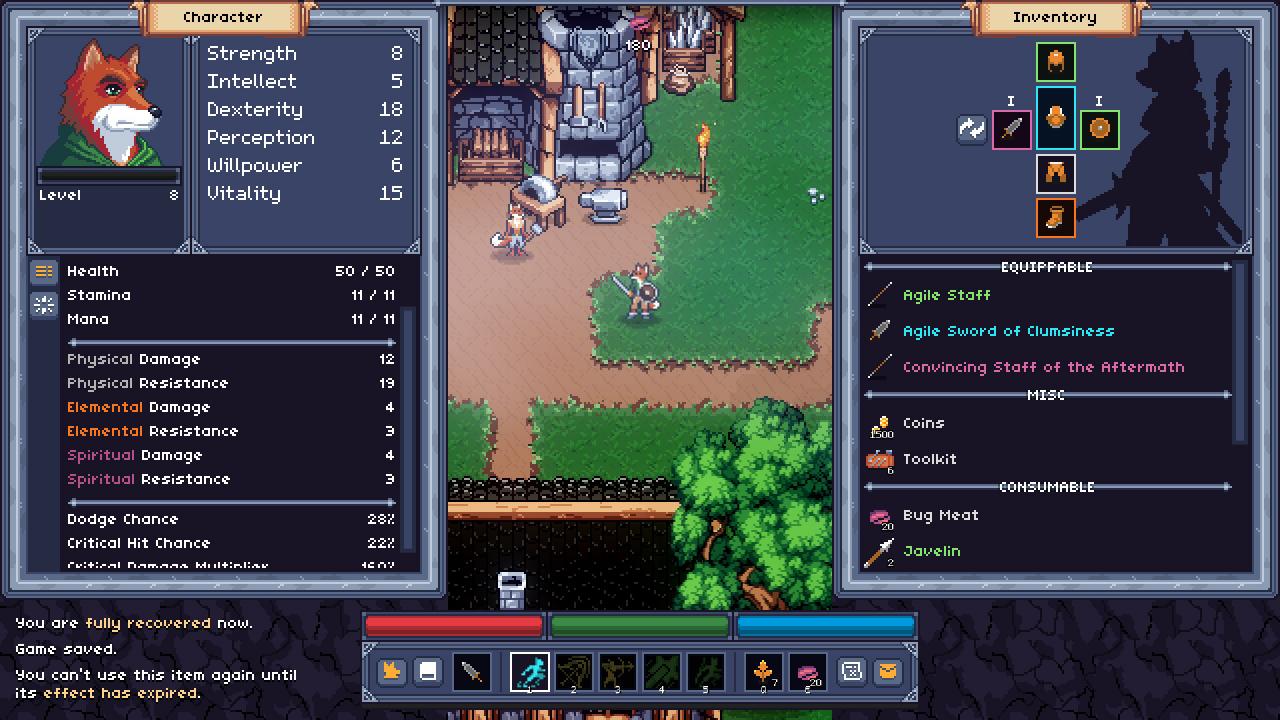Activate the cyan dash skill in slot 1

[531, 672]
